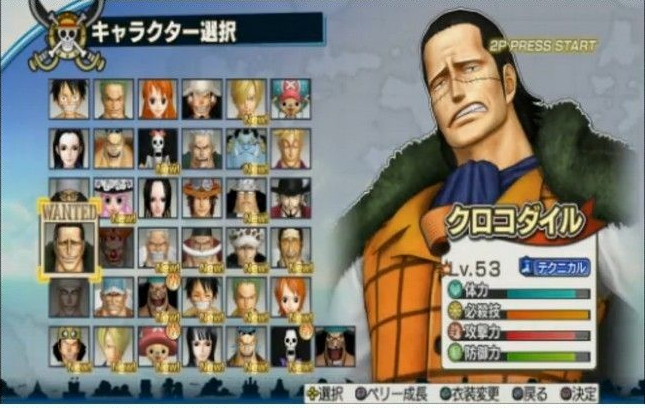Viewport: 645px width, 408px height.
Task: Select Ace with the orange hat
Action: click(201, 197)
